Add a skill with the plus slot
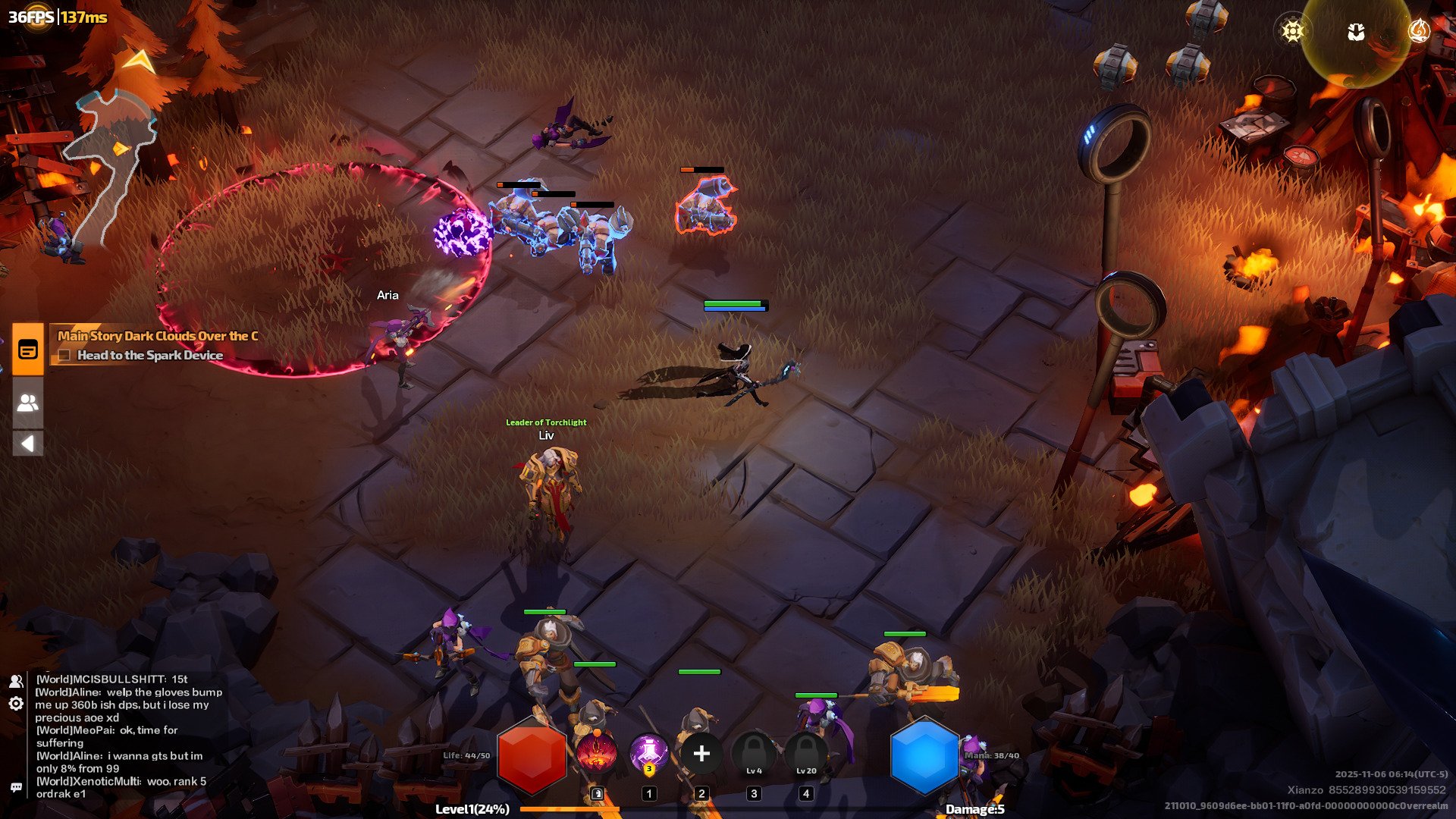 (x=701, y=753)
